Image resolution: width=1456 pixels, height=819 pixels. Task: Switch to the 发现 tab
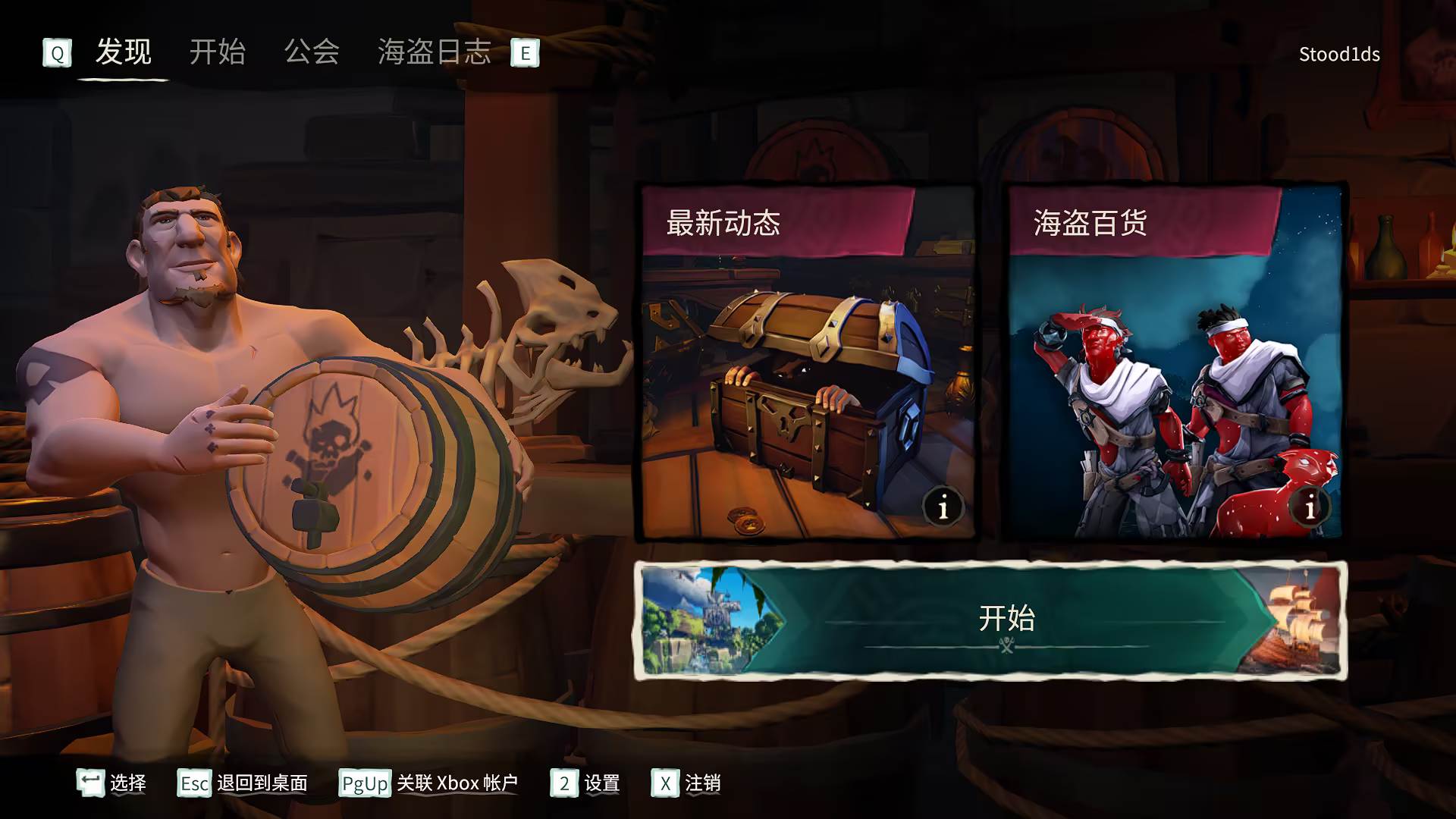tap(124, 52)
